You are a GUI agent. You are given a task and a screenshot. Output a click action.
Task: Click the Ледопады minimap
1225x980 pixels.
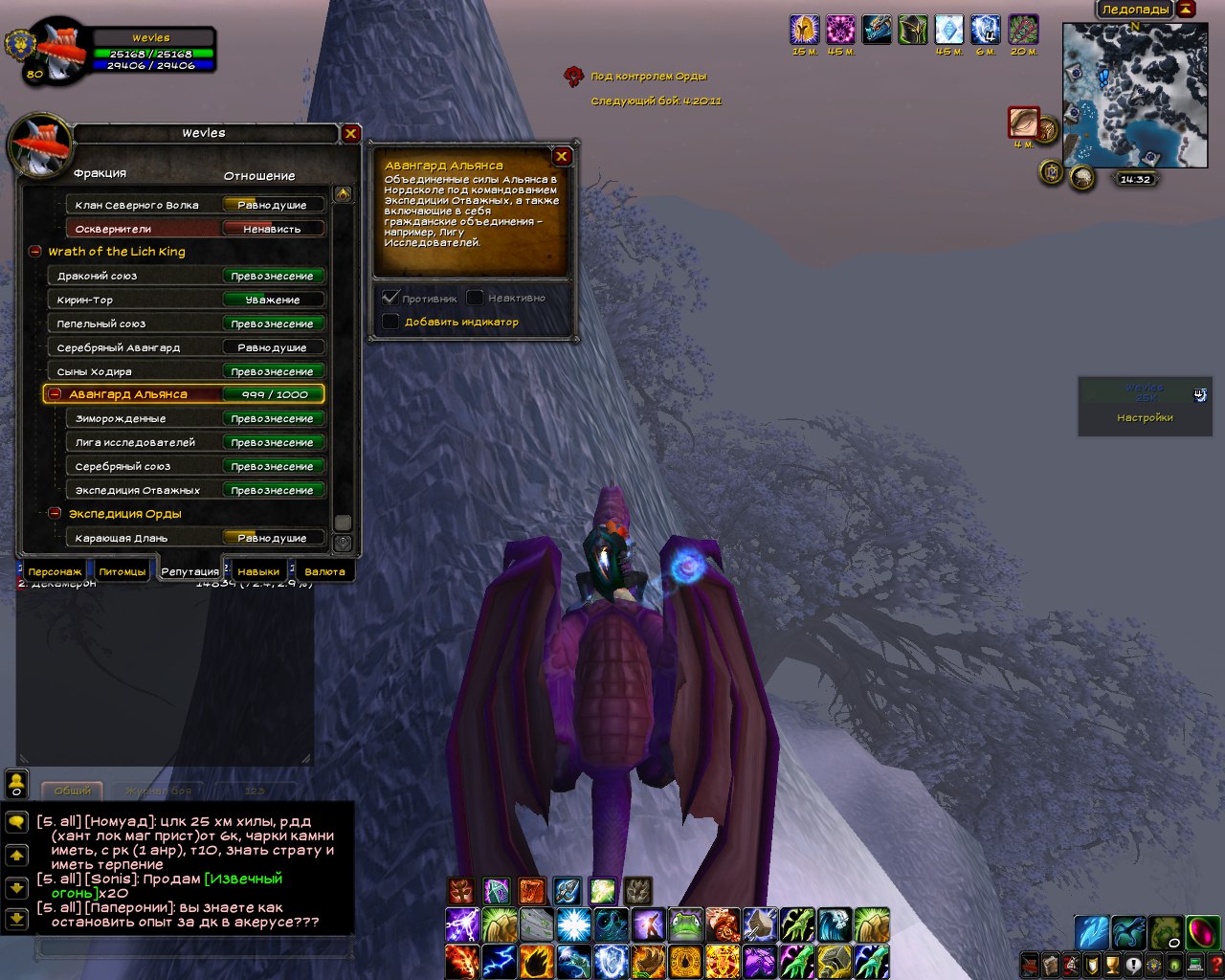pyautogui.click(x=1134, y=96)
